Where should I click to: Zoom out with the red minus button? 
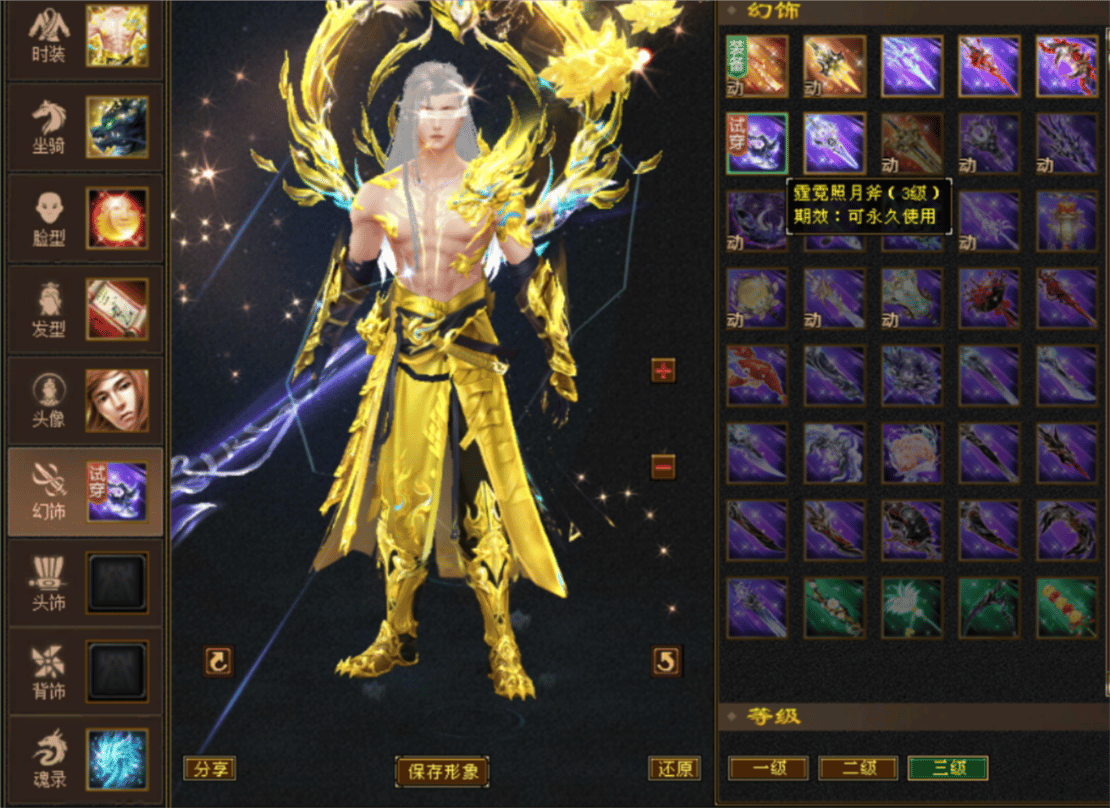pos(663,466)
